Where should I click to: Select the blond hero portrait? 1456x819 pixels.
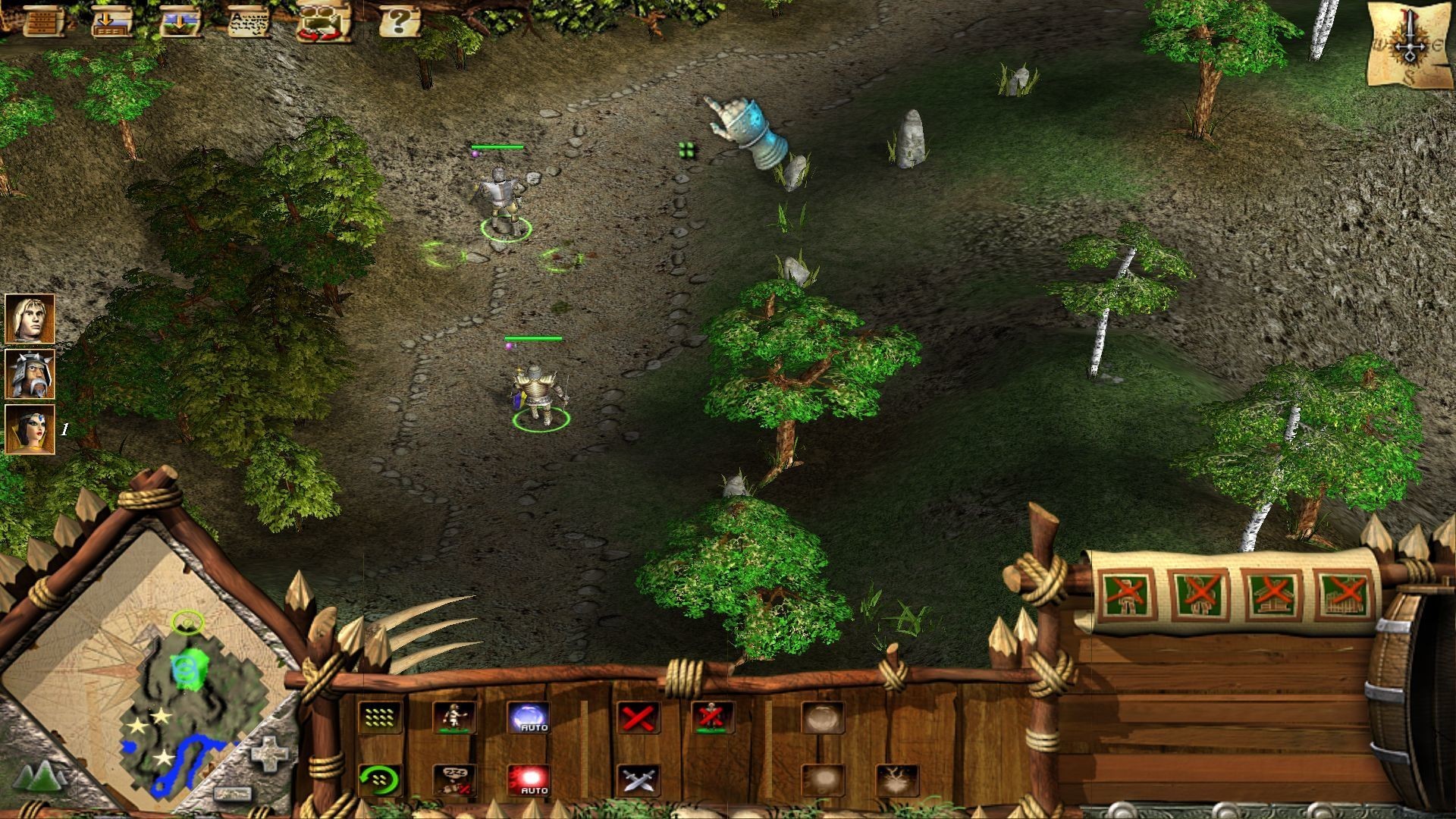click(30, 318)
